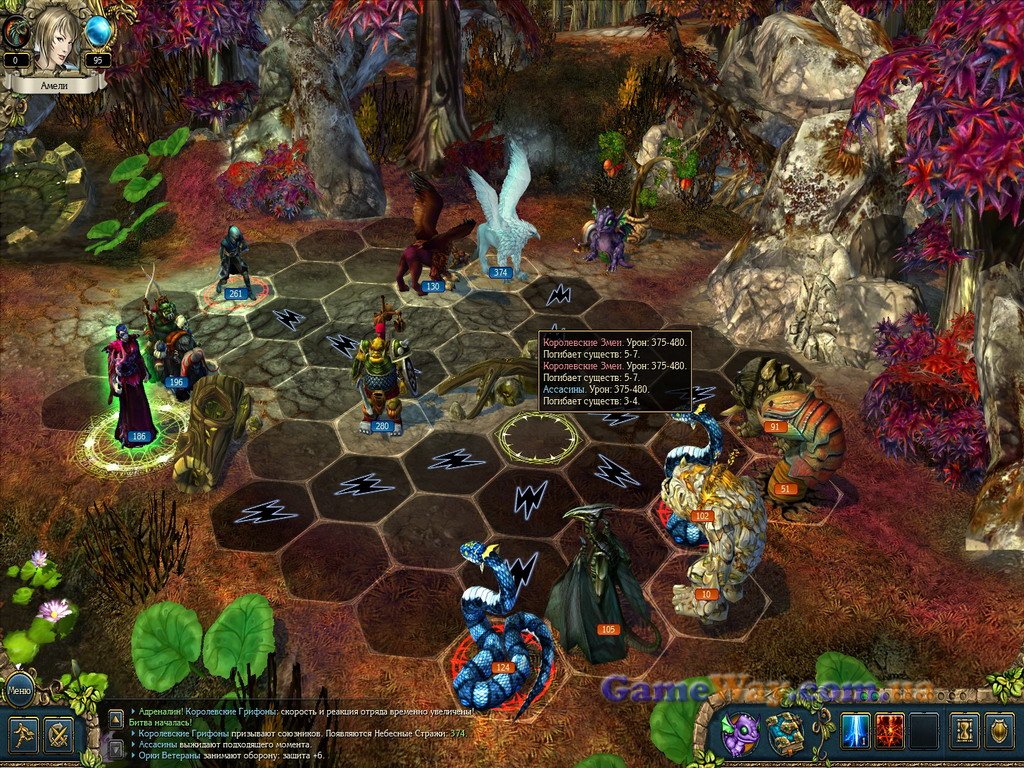Select the troop stack numbered 261
The height and width of the screenshot is (768, 1024).
[235, 262]
